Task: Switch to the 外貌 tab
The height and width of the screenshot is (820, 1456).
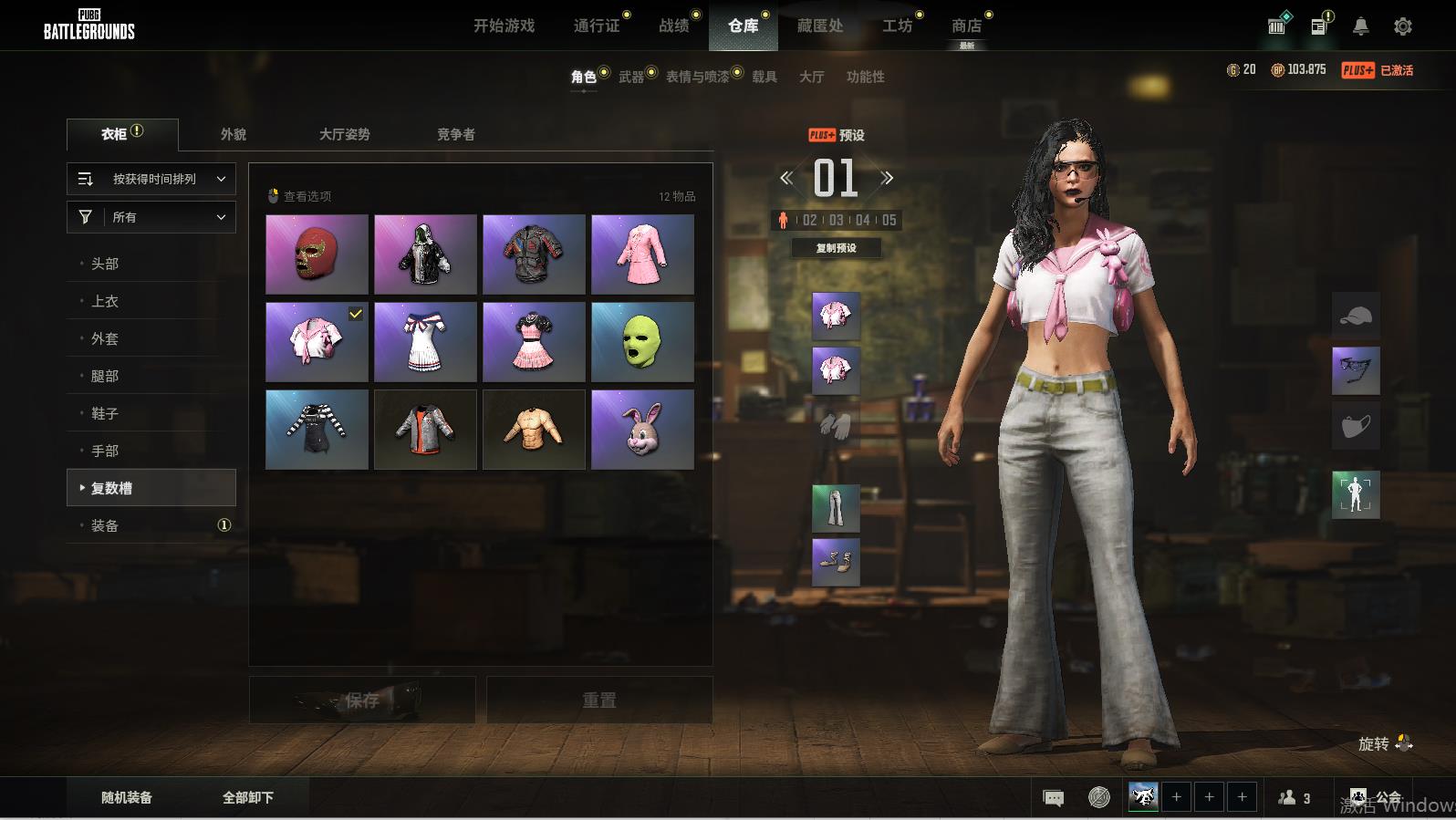Action: point(234,134)
